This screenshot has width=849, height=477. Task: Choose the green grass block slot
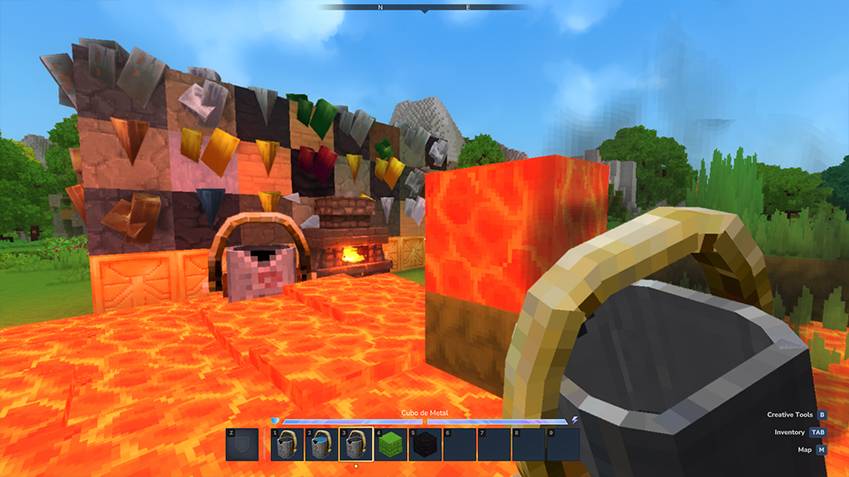pos(390,445)
